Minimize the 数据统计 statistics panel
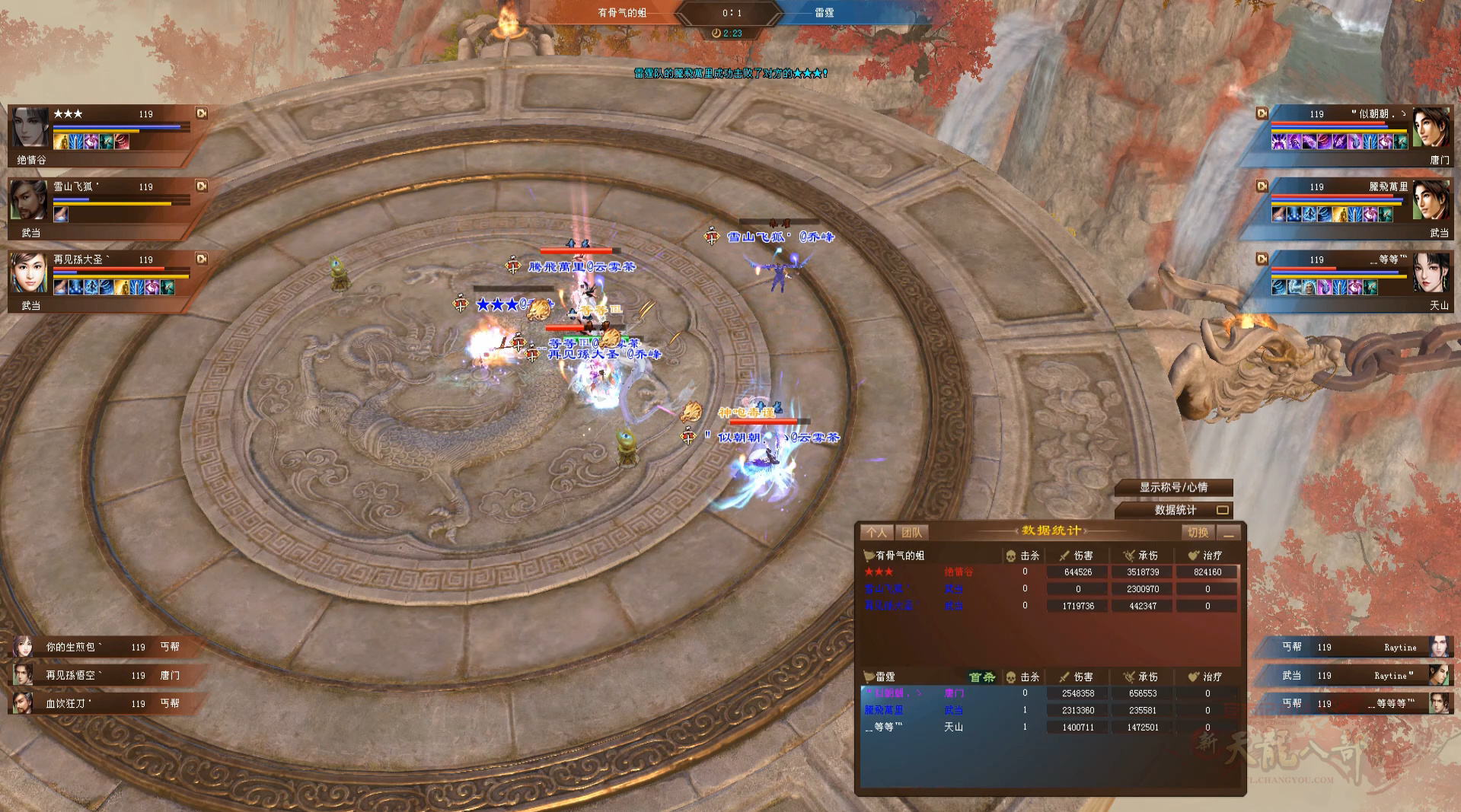Screen dimensions: 1461x812 1228,533
